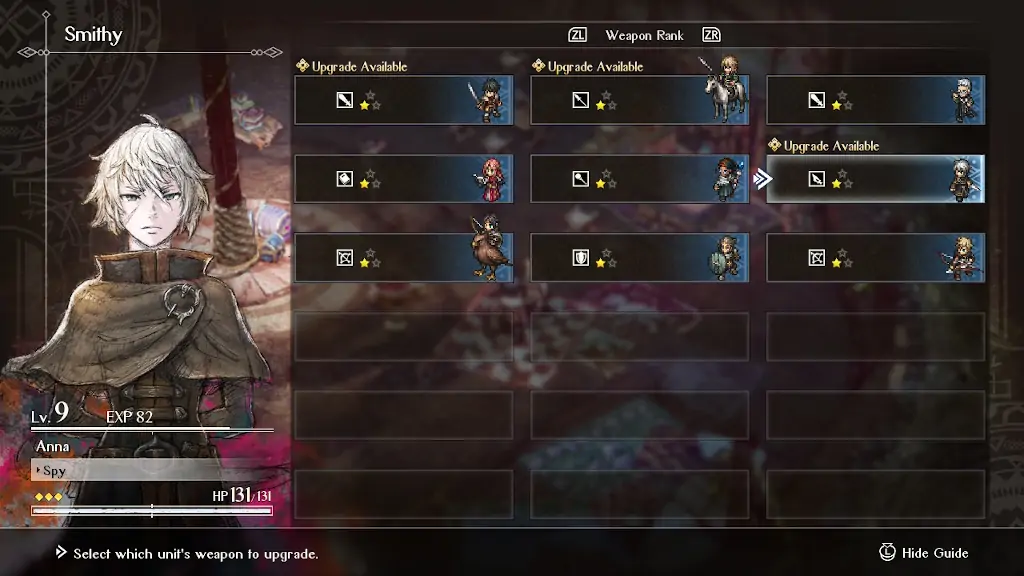Choose the white-horse rider's weapon slot
This screenshot has width=1024, height=576.
point(639,100)
